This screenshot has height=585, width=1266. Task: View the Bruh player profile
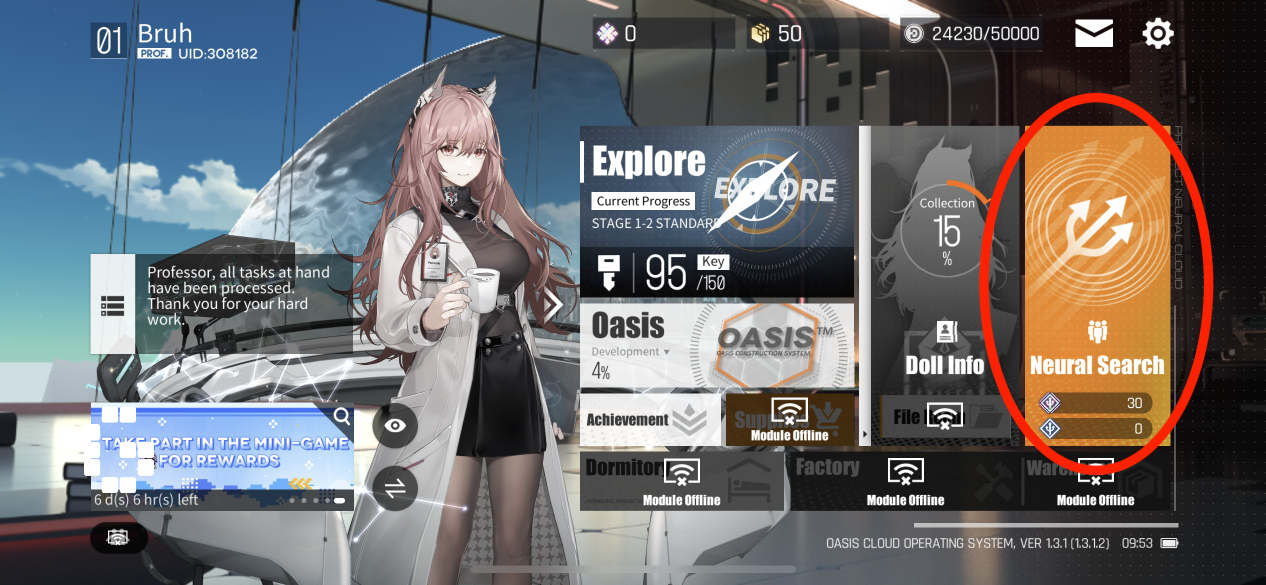pyautogui.click(x=175, y=40)
